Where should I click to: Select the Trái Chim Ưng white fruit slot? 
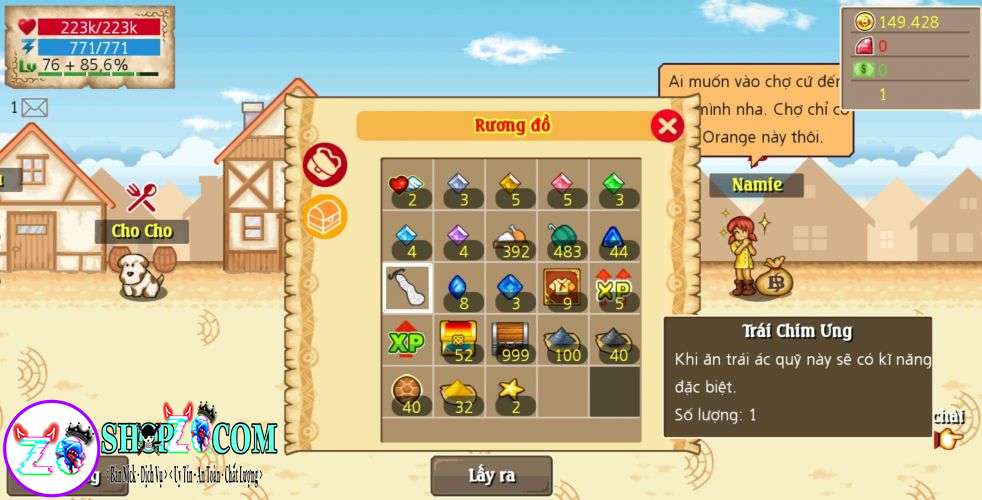point(407,289)
